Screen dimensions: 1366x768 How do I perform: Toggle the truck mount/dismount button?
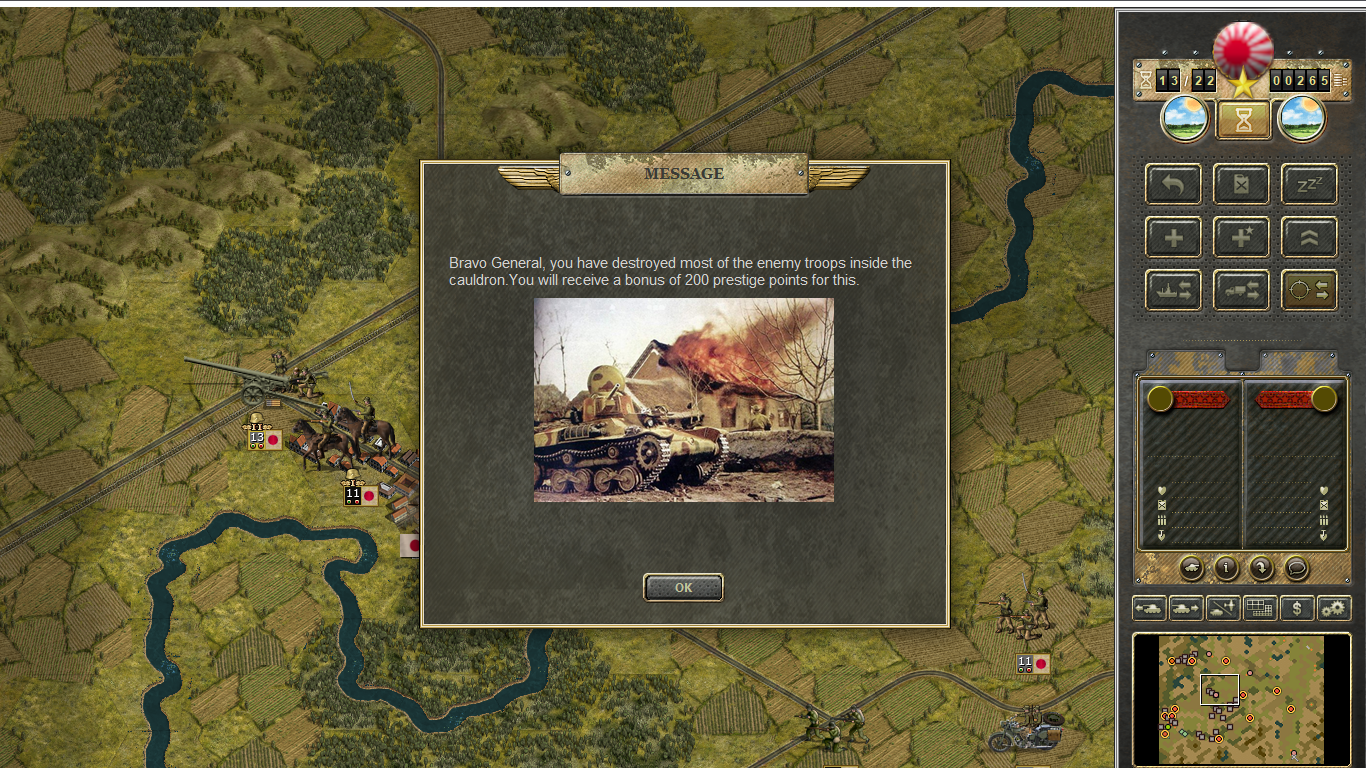(x=1241, y=290)
